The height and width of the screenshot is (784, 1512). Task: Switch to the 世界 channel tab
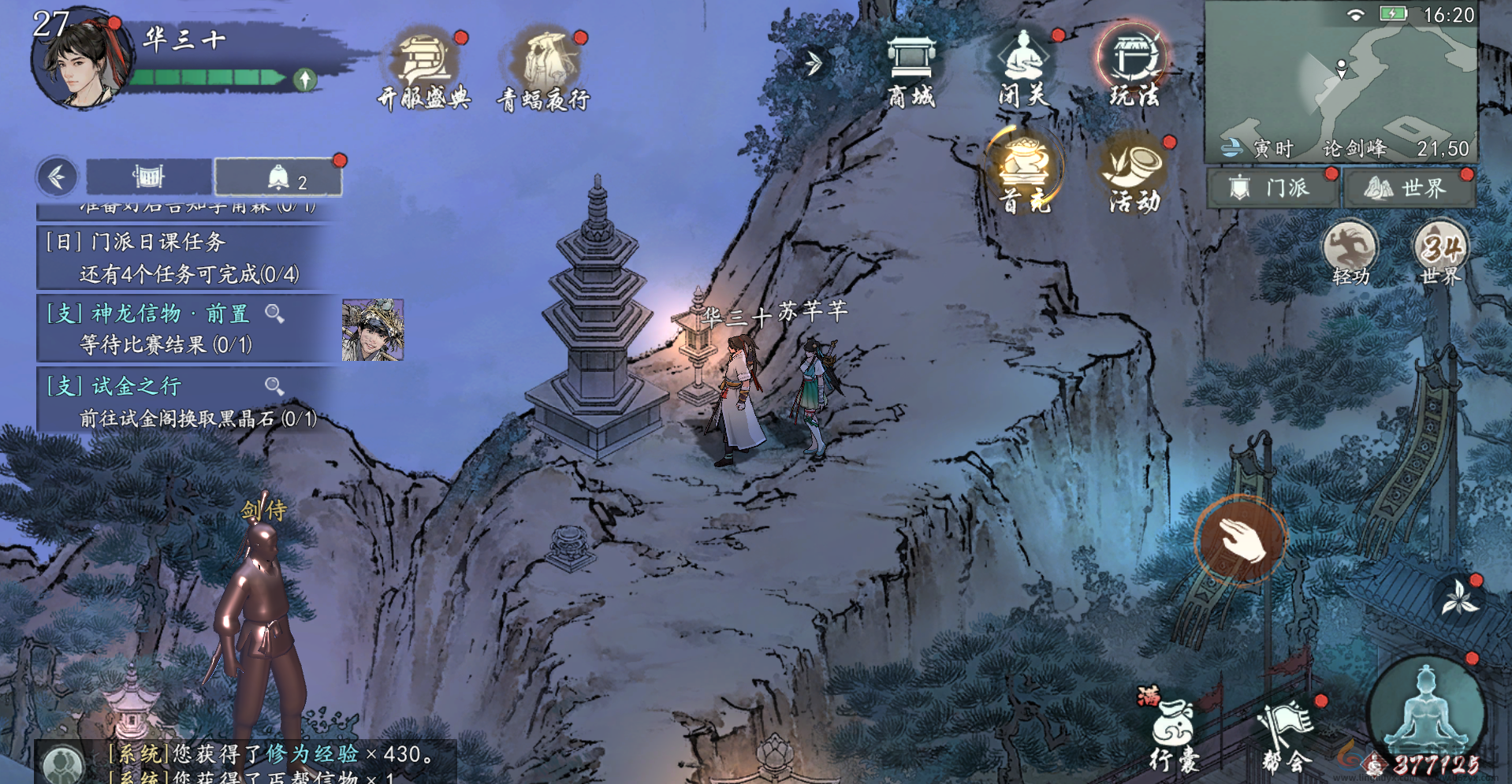(1409, 188)
